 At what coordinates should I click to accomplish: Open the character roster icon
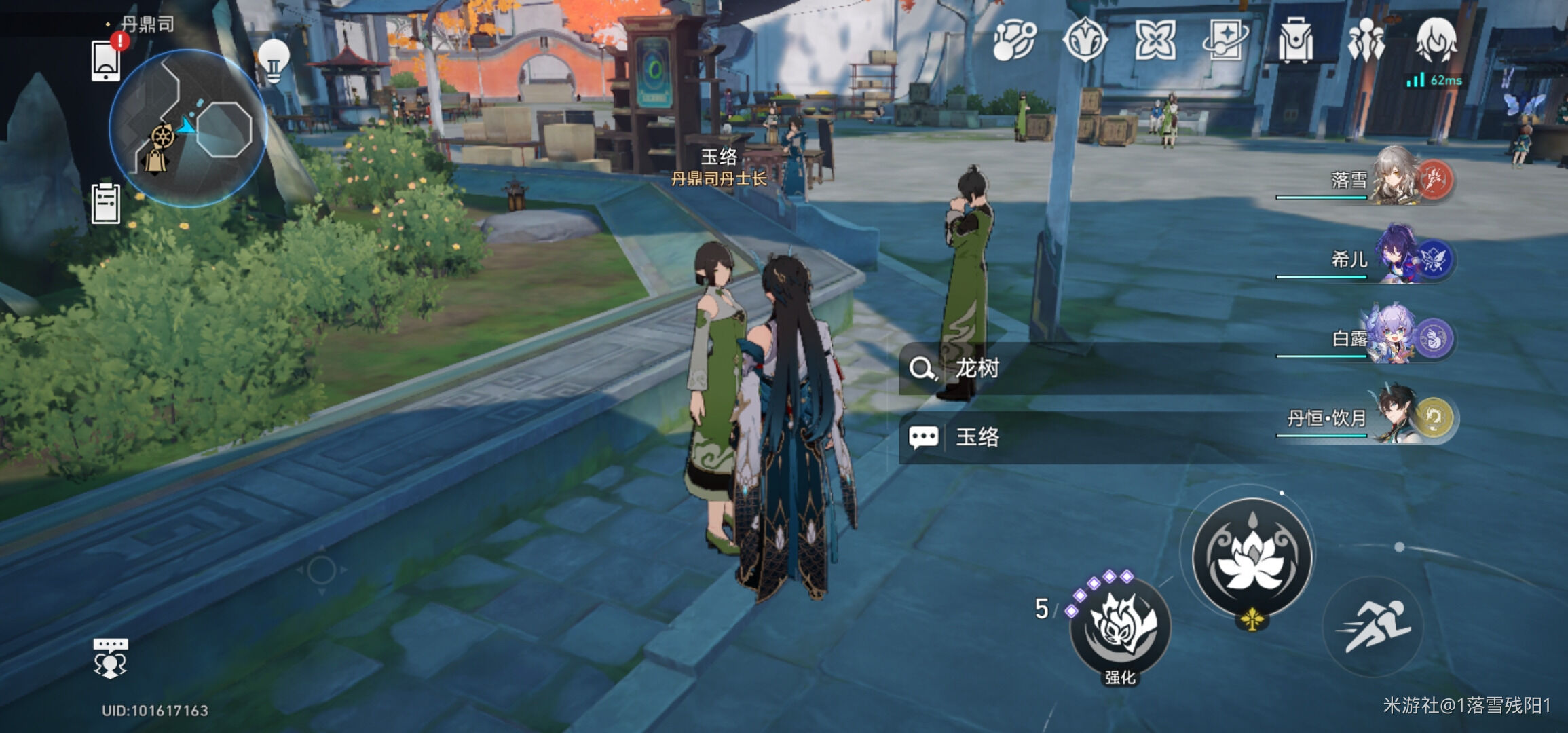(1366, 41)
